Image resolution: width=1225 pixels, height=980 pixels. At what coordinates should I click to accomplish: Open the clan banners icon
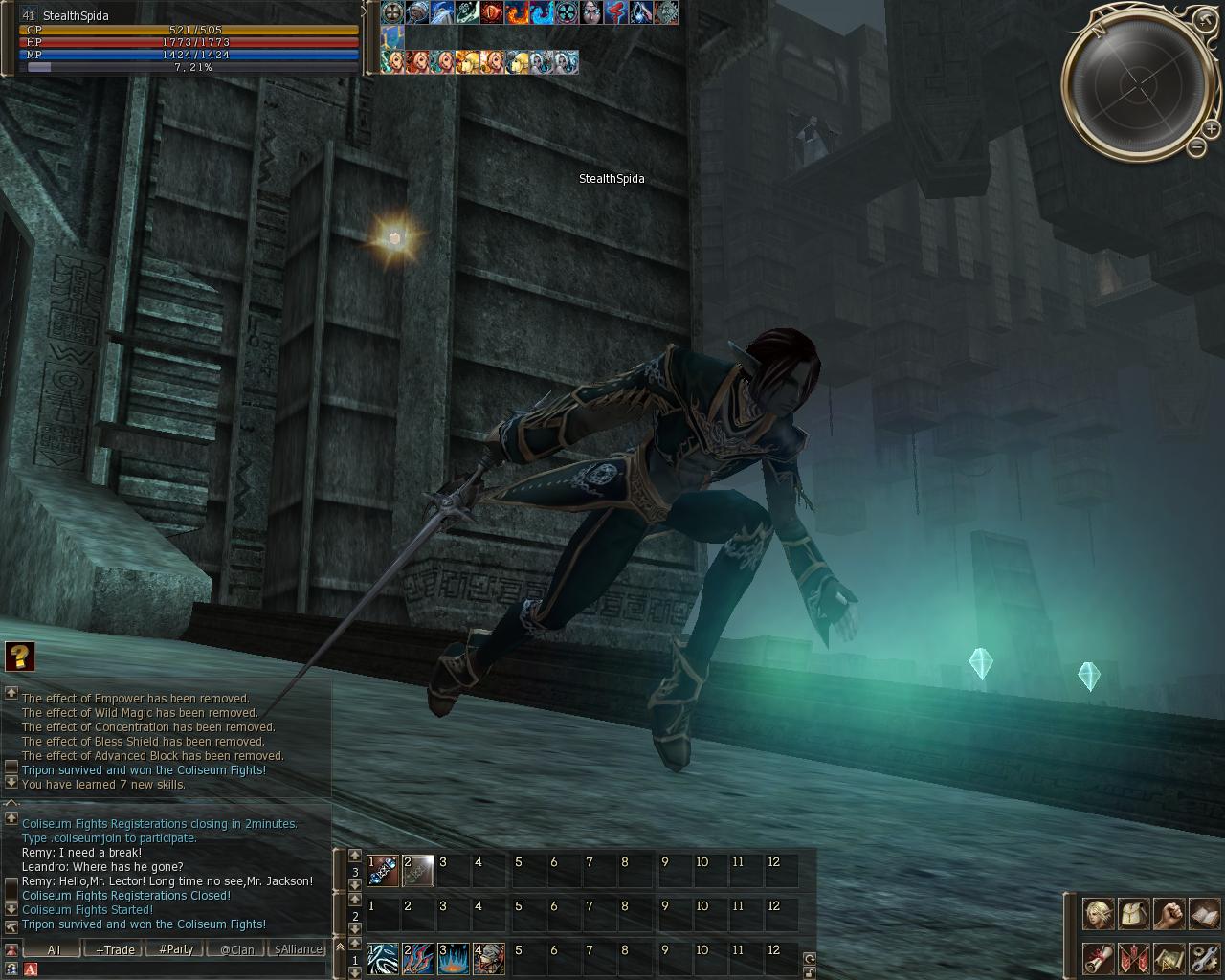point(1133,957)
